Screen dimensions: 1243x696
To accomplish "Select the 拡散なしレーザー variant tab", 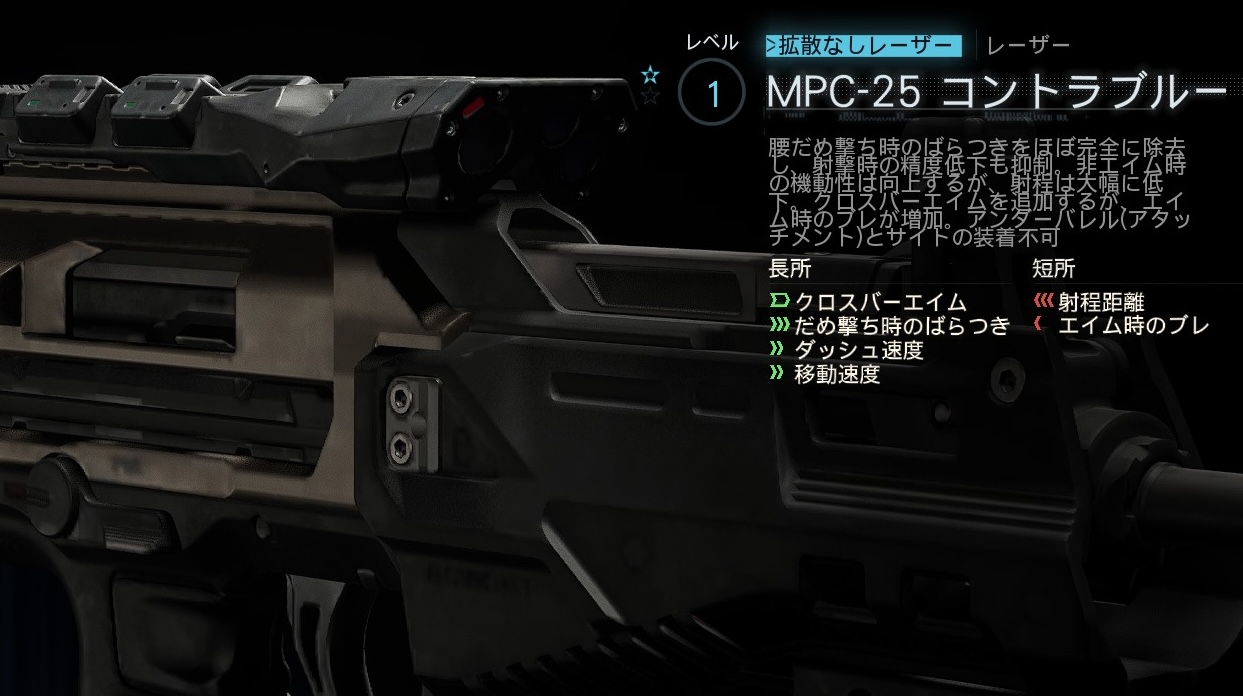I will pos(863,46).
